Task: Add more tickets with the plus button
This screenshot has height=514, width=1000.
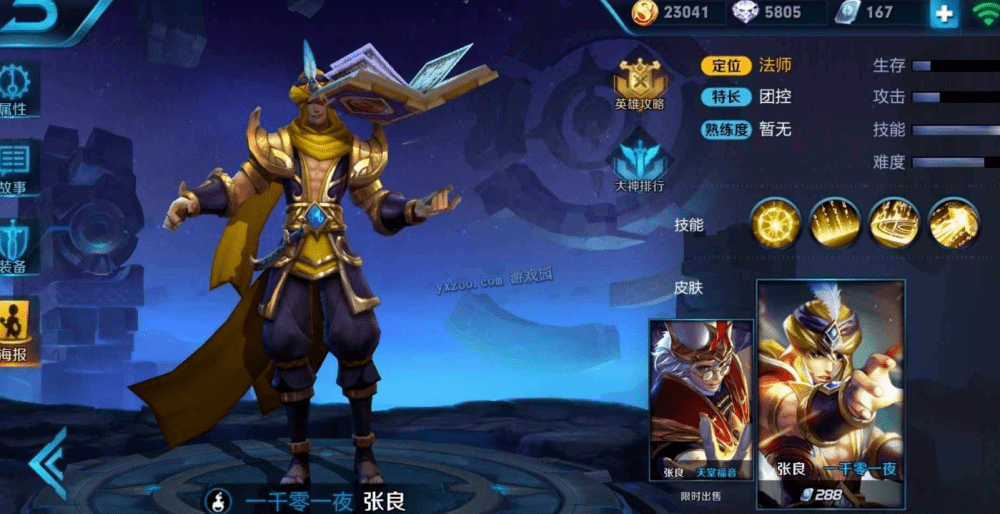Action: [943, 13]
